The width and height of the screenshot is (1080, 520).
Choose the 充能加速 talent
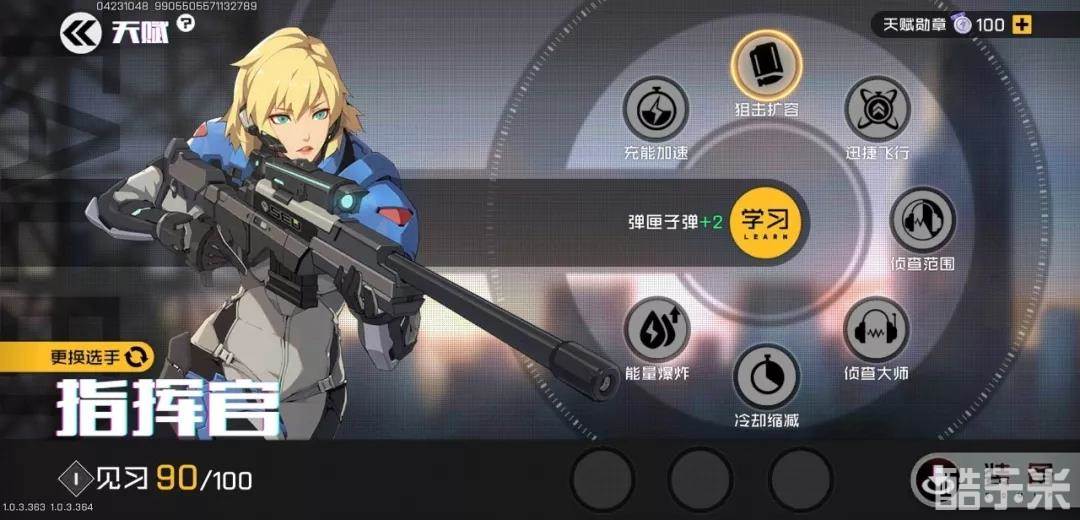(655, 109)
